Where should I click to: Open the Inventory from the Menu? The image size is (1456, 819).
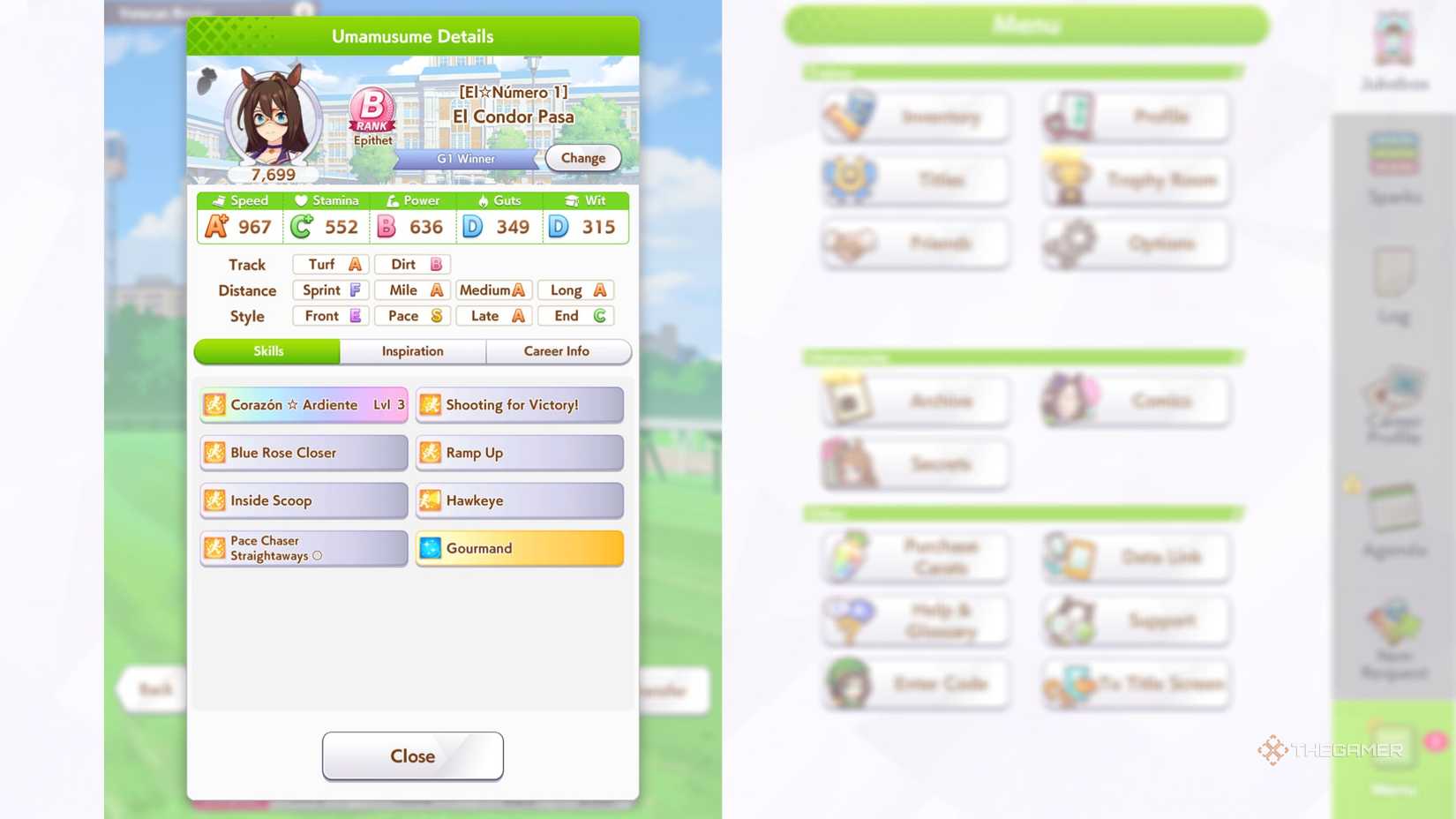pos(914,116)
